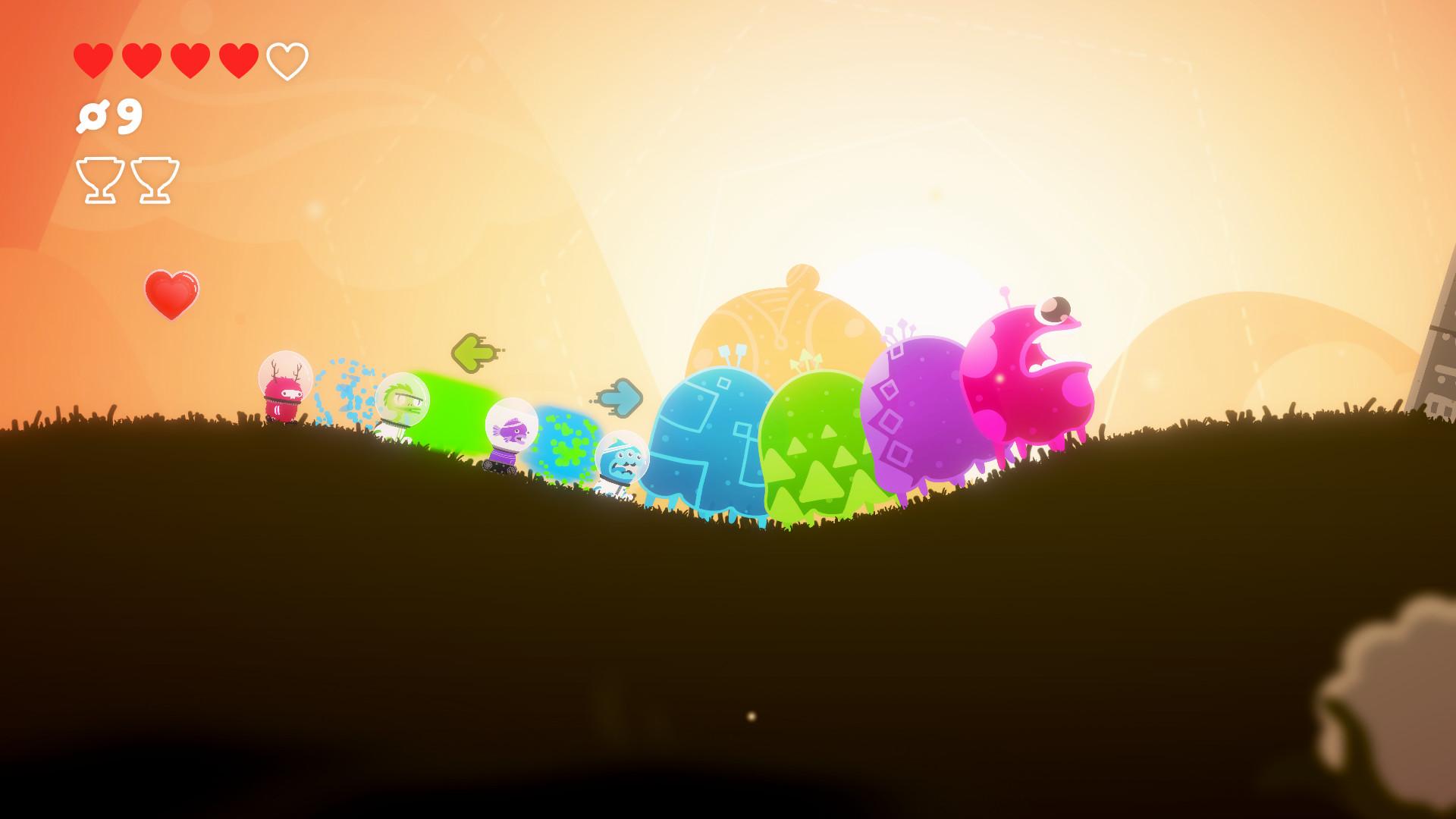This screenshot has height=819, width=1456.
Task: Click the first filled red heart in the health bar
Action: (93, 59)
